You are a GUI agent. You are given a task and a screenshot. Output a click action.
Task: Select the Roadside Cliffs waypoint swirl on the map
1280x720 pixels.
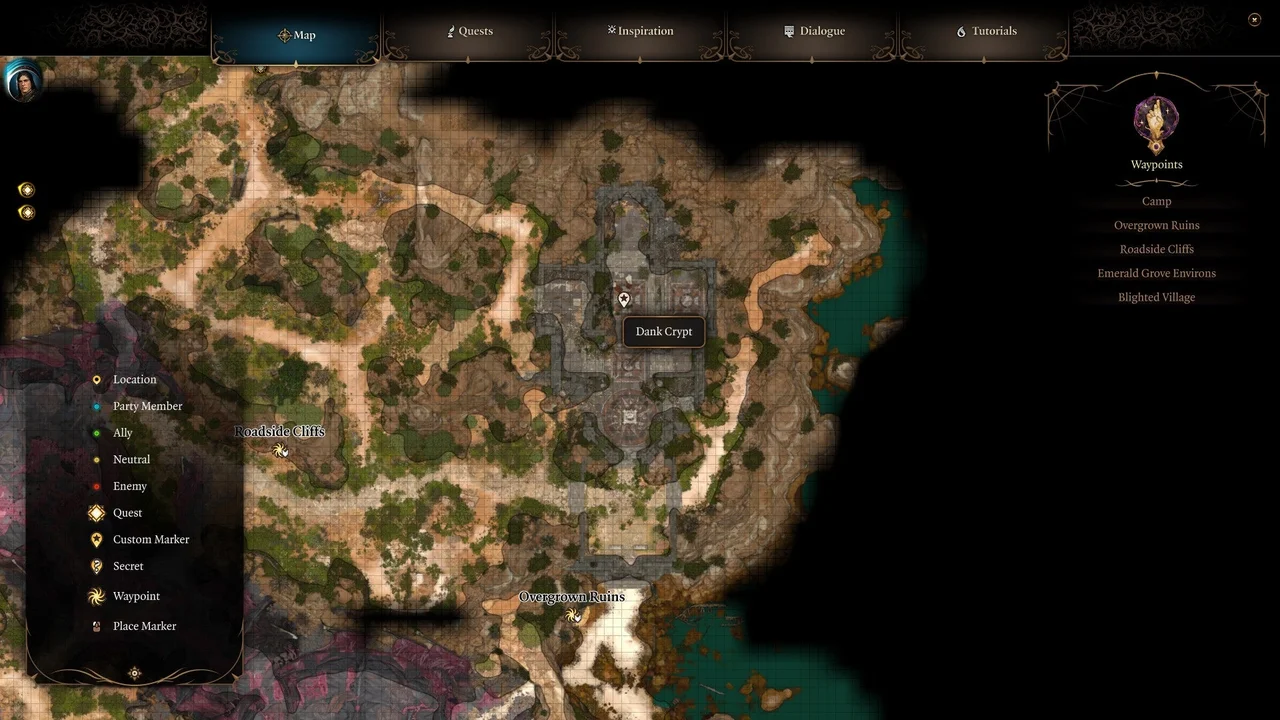280,450
